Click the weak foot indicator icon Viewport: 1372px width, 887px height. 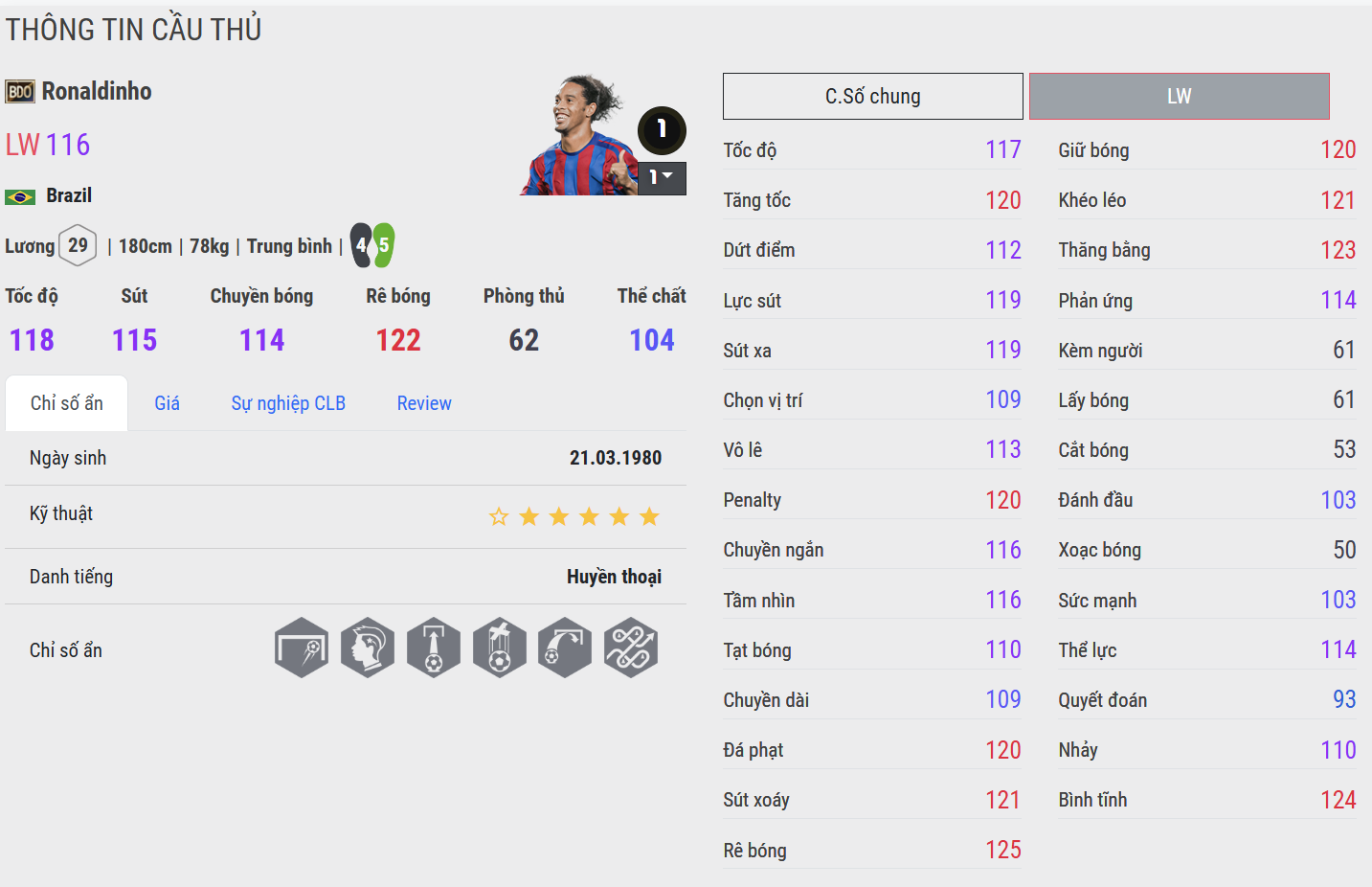(372, 245)
